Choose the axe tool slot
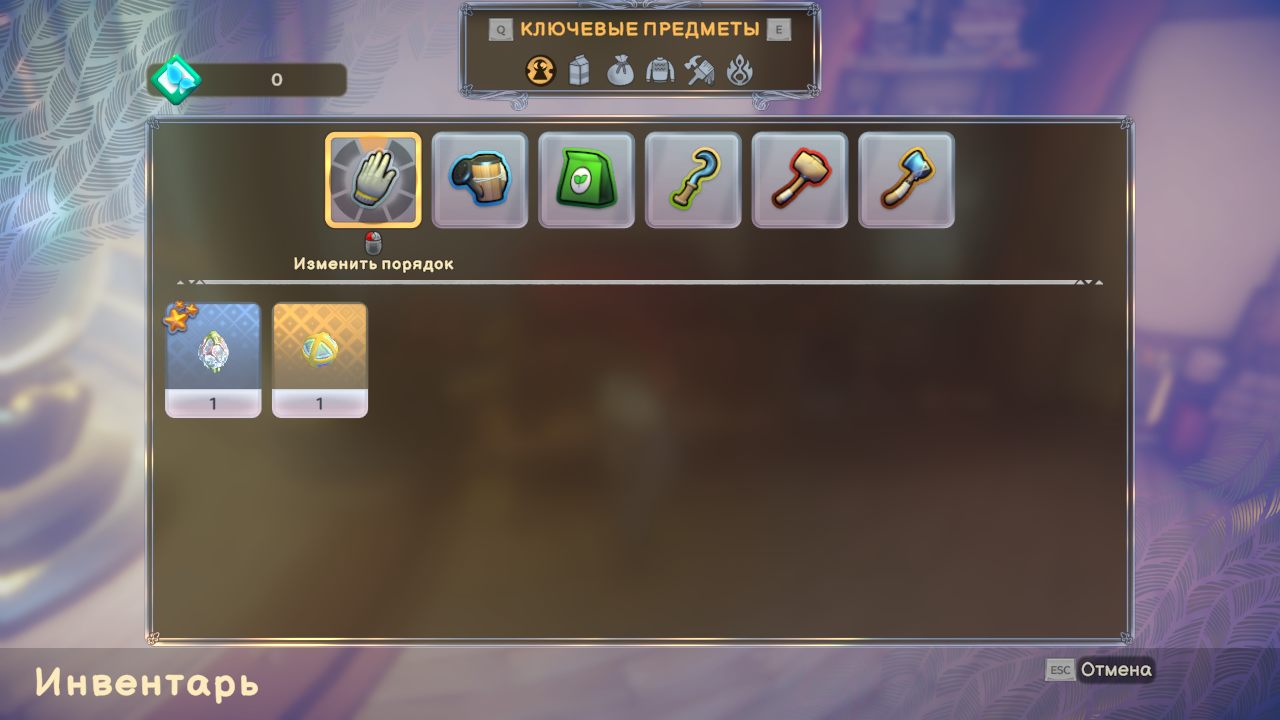The width and height of the screenshot is (1280, 720). tap(906, 180)
